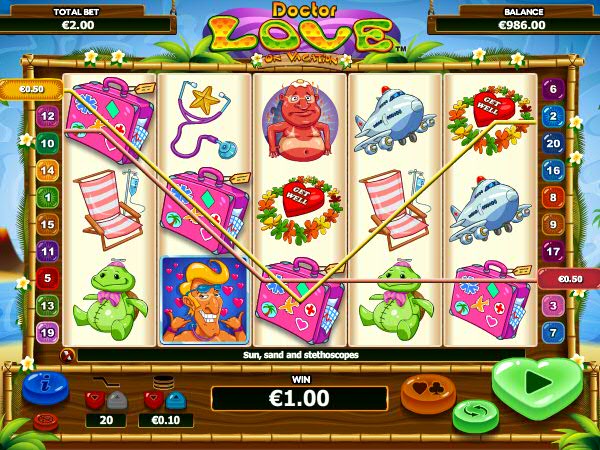Choose payline number 14
The height and width of the screenshot is (450, 600).
pos(47,170)
